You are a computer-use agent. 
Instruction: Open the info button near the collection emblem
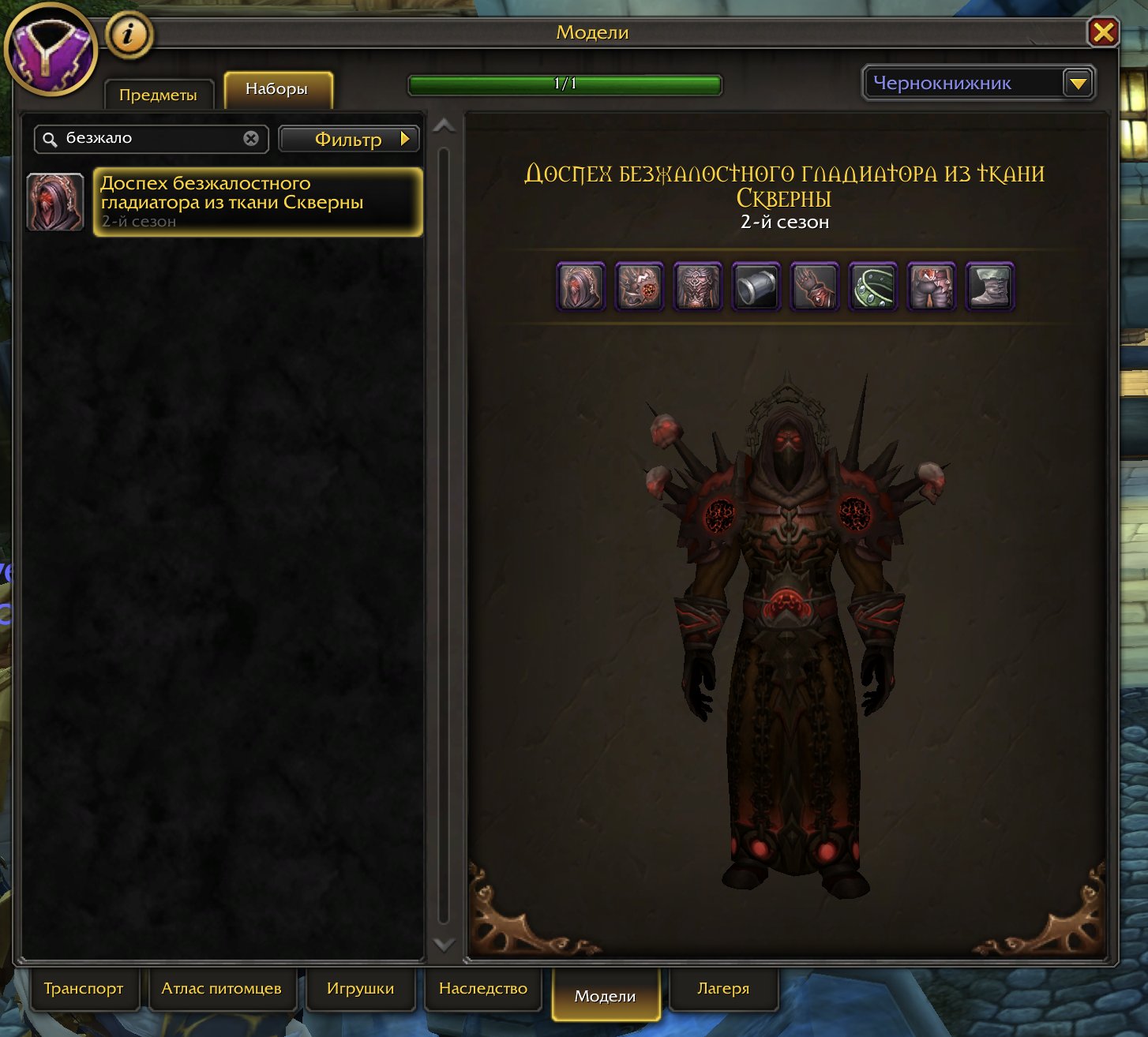click(x=130, y=34)
